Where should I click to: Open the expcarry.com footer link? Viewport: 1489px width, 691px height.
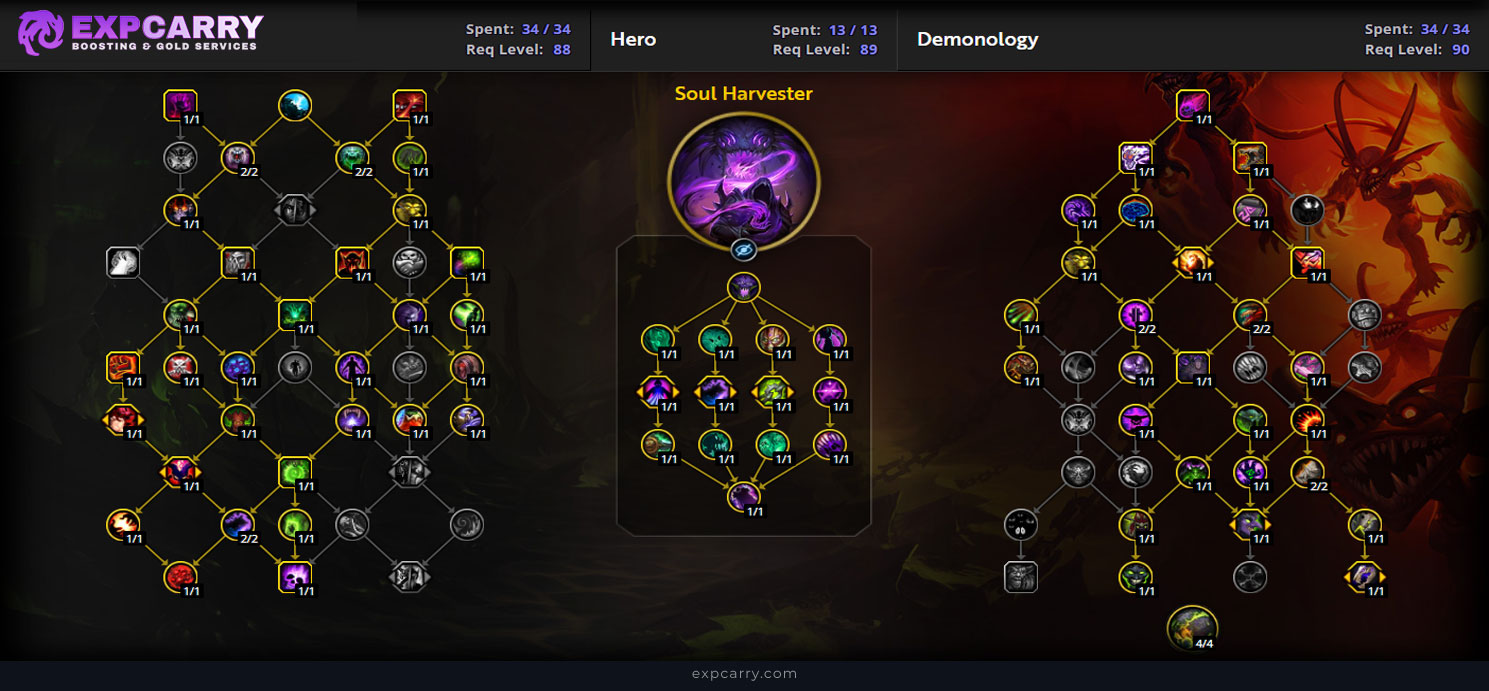tap(744, 674)
